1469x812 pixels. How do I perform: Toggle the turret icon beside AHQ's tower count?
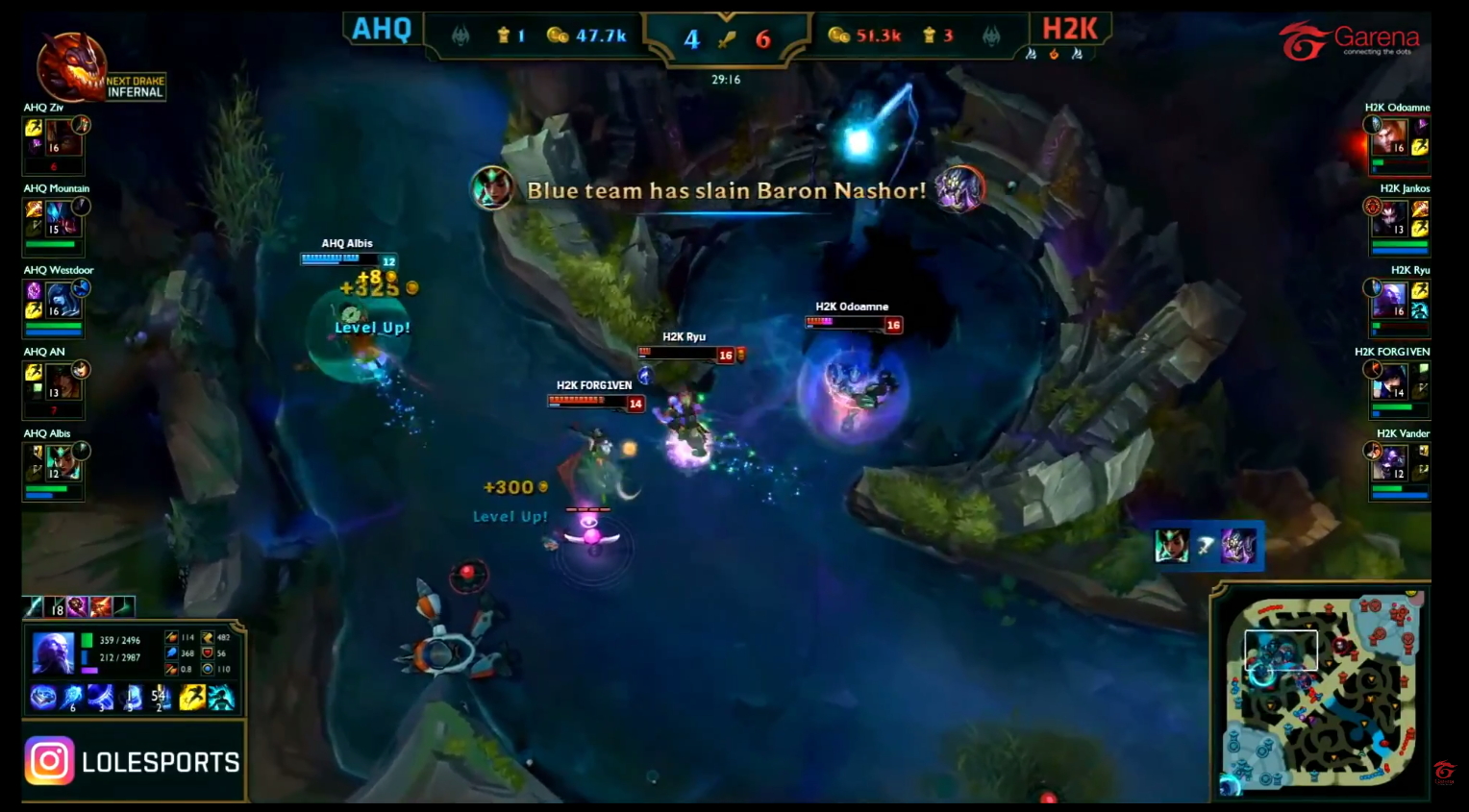(504, 35)
